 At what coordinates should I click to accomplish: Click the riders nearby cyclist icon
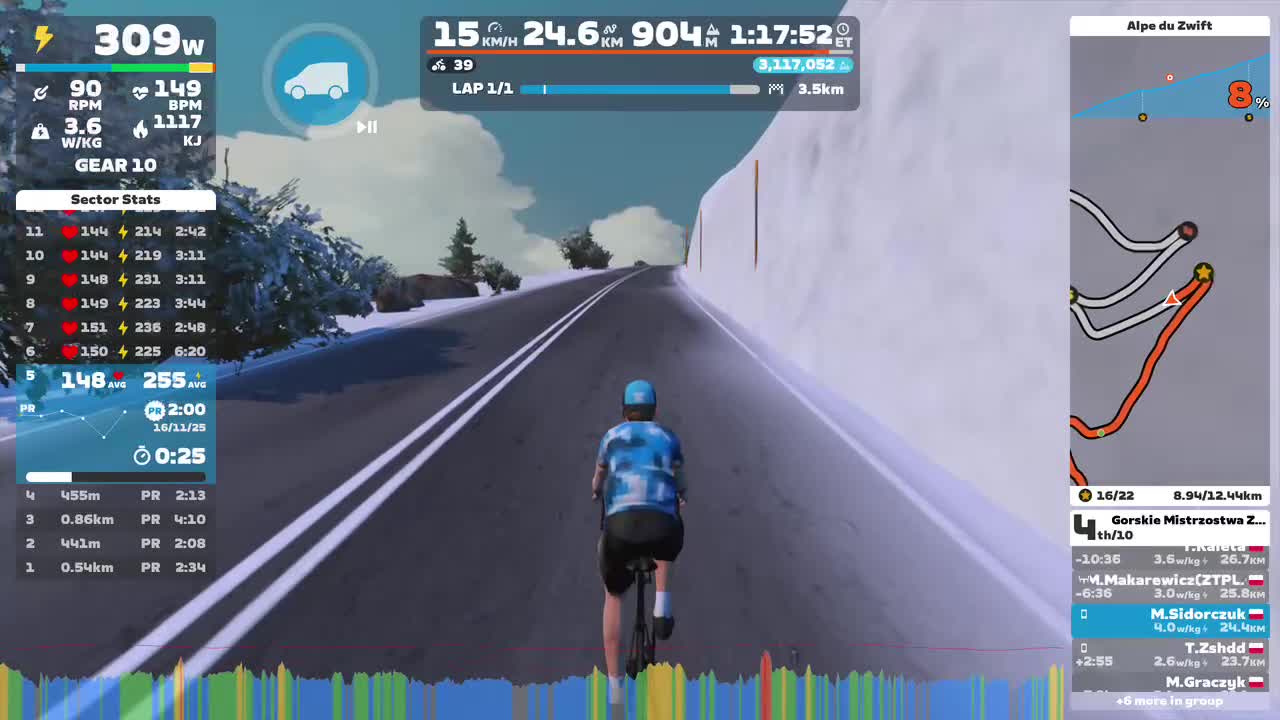click(437, 65)
